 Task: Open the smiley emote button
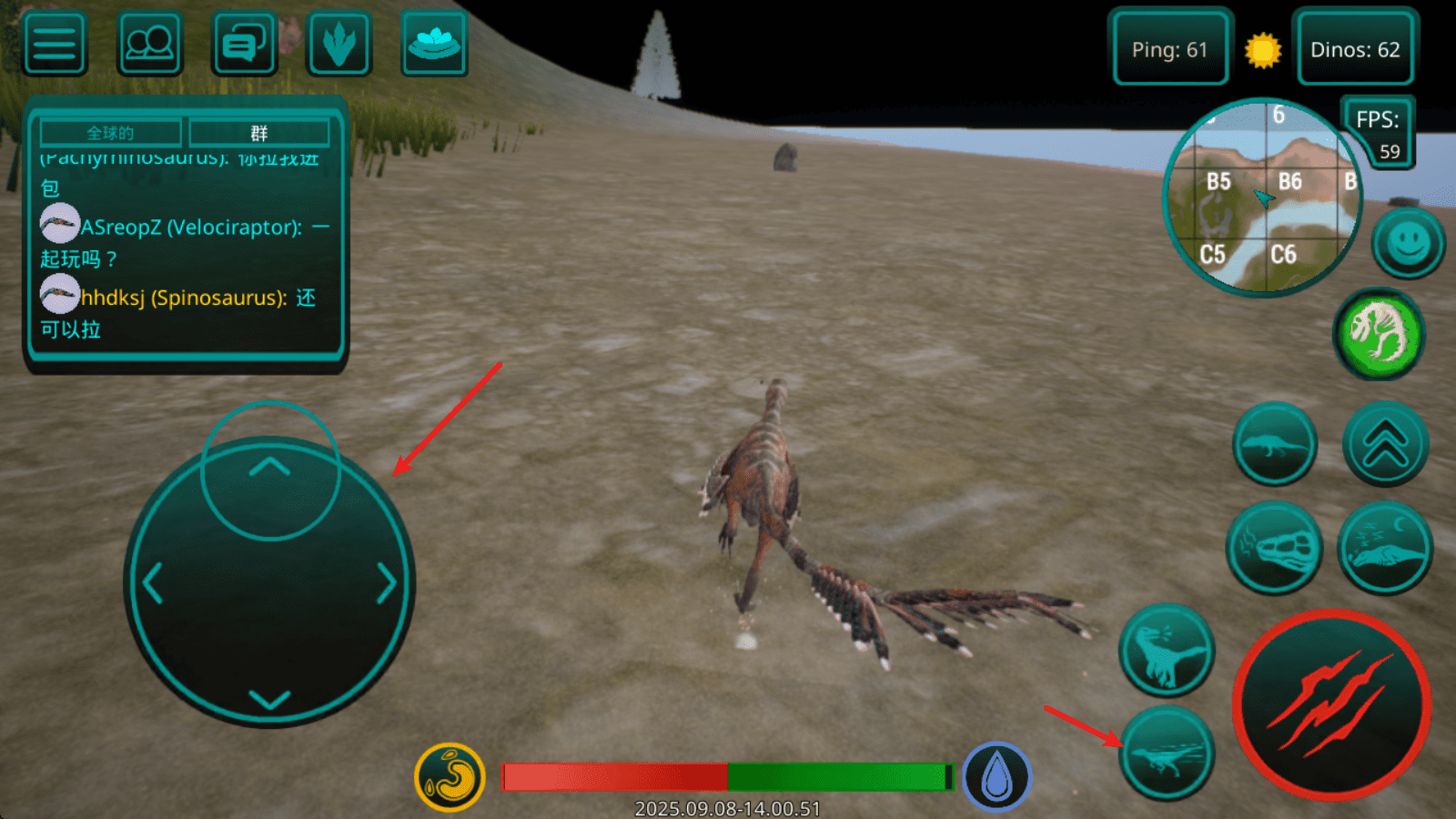coord(1408,243)
